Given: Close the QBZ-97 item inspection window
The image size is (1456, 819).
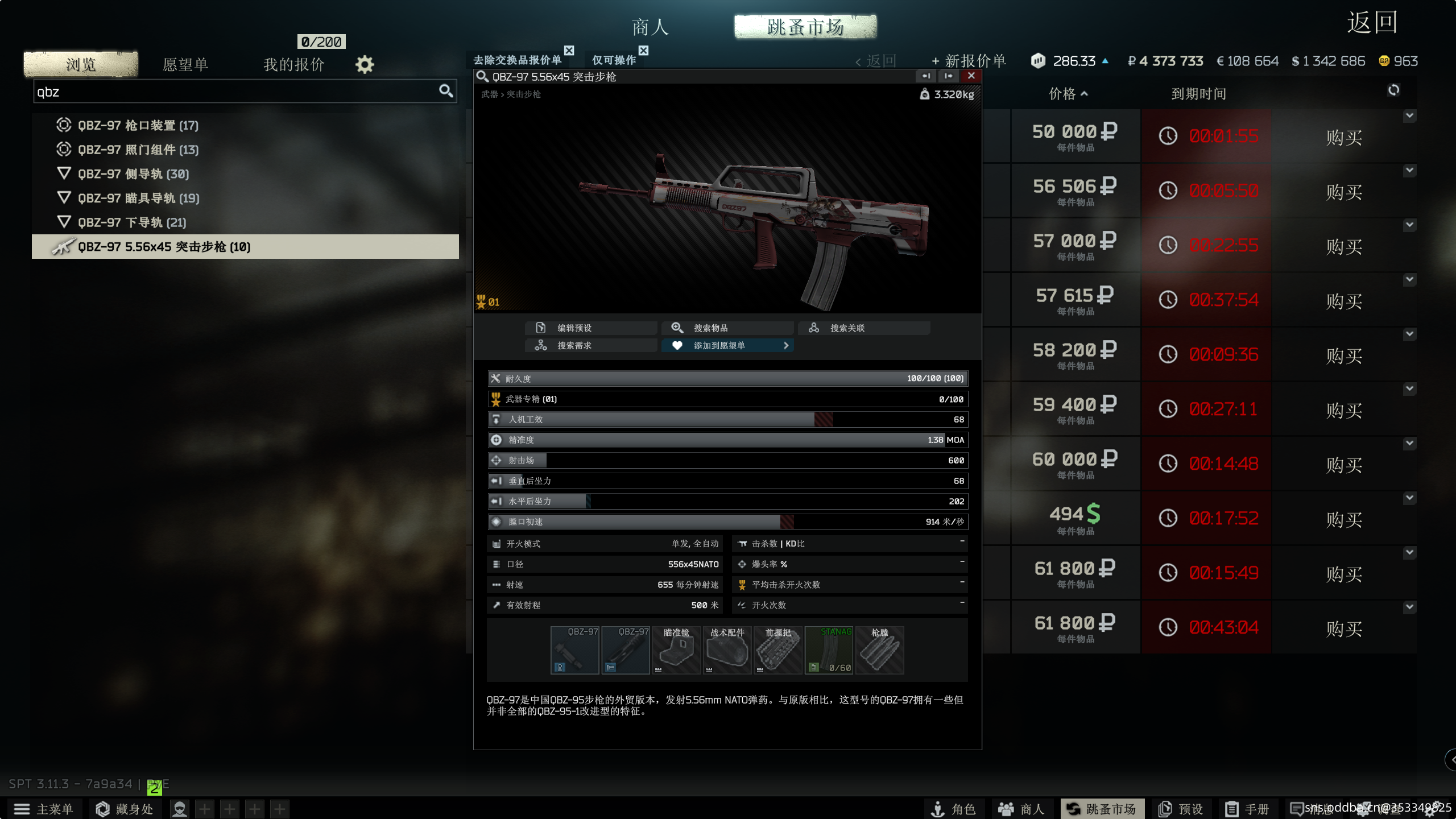Looking at the screenshot, I should tap(971, 76).
